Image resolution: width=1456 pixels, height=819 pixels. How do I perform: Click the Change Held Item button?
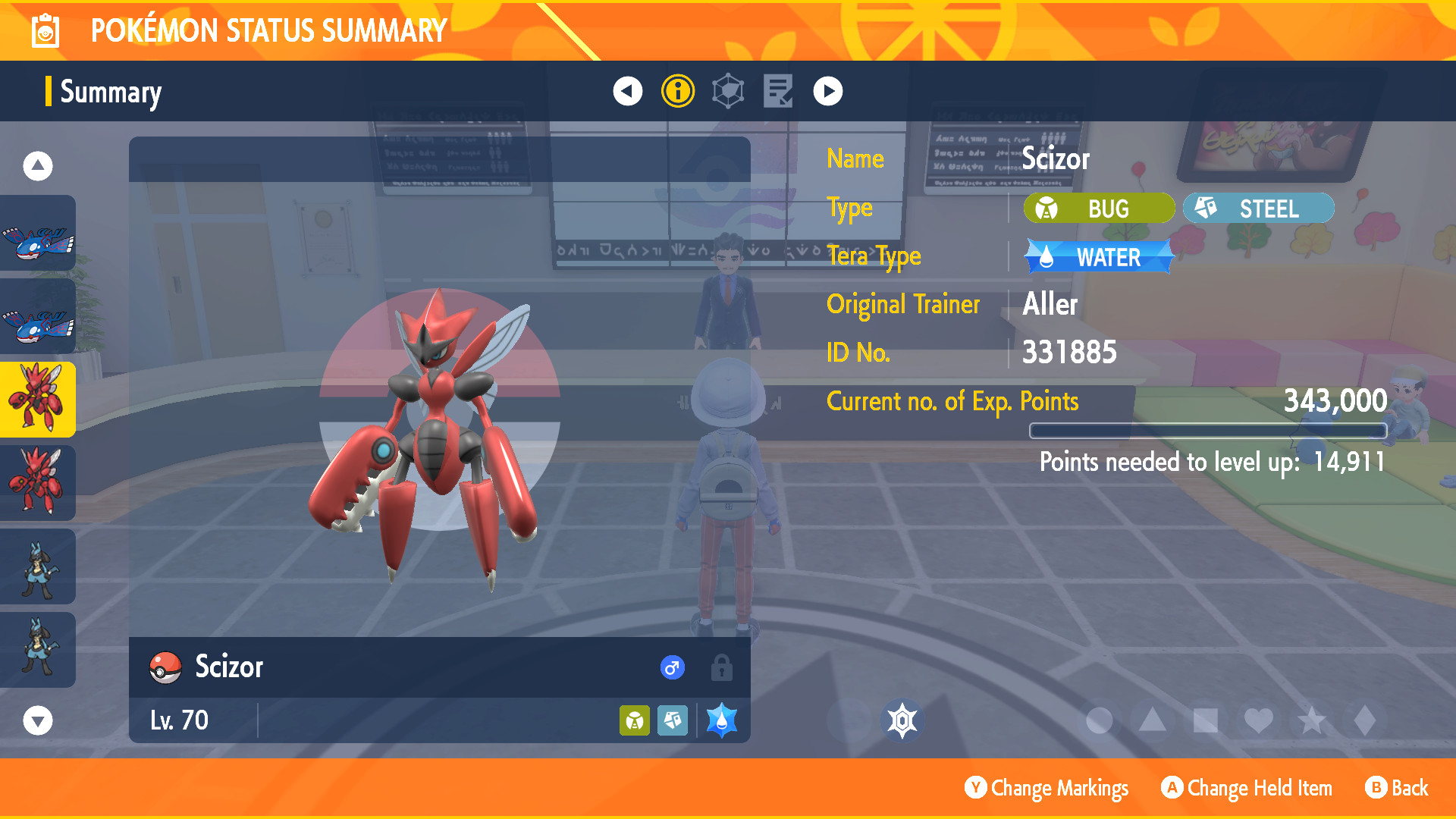1246,788
